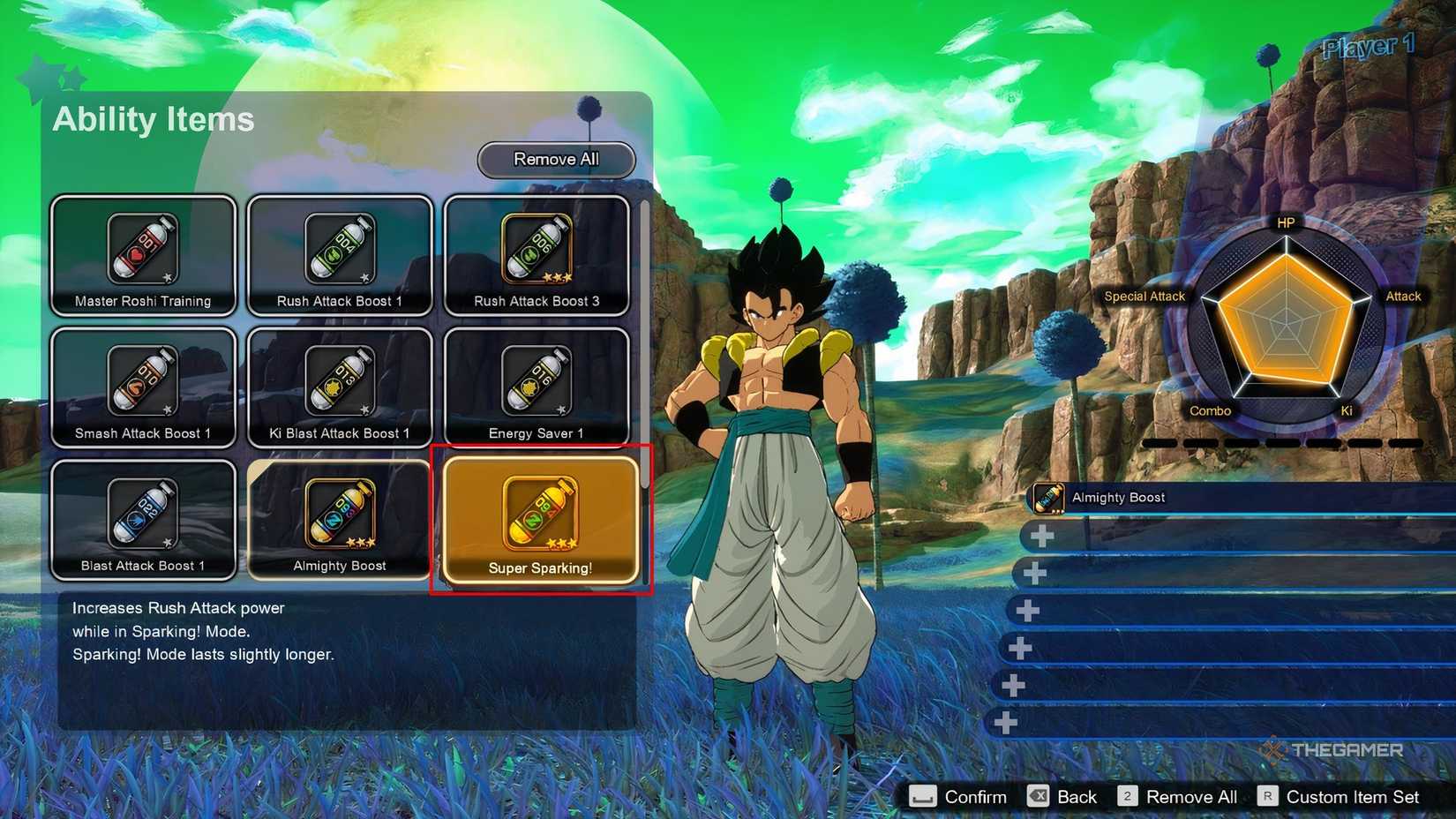Choose the Energy Saver 1 capsule
The width and height of the screenshot is (1456, 819).
(537, 388)
